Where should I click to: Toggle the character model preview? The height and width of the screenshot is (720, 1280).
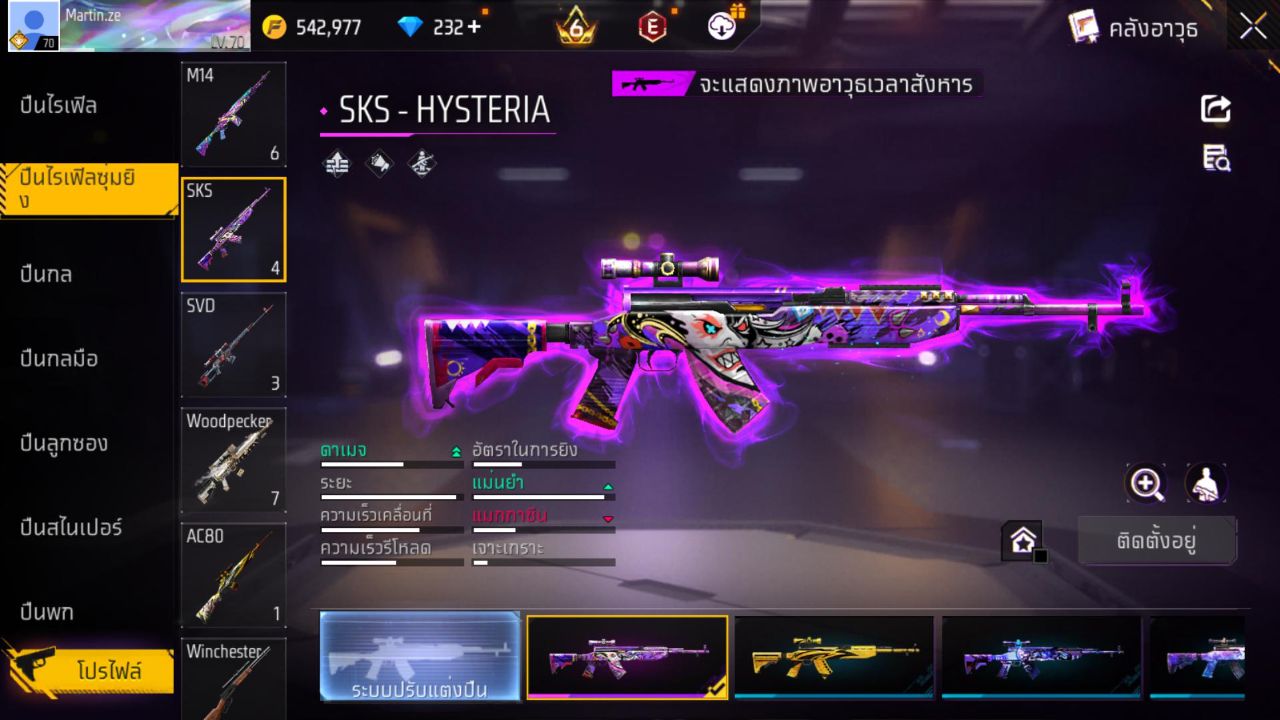(1206, 484)
